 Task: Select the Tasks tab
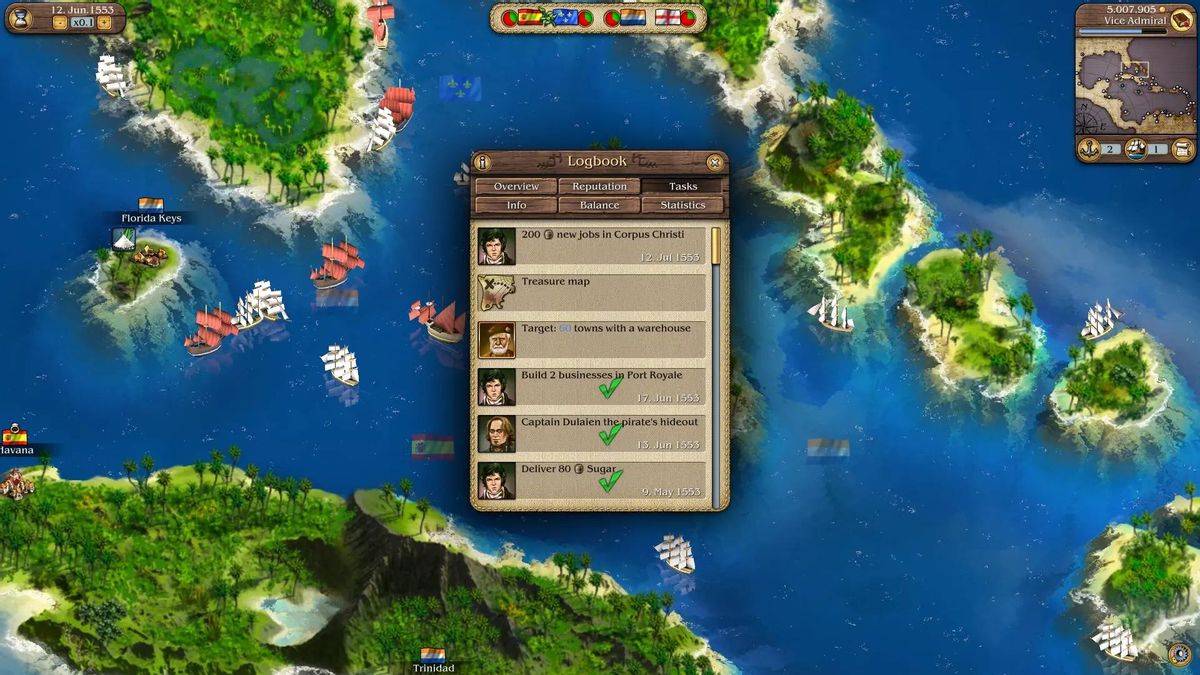[683, 186]
